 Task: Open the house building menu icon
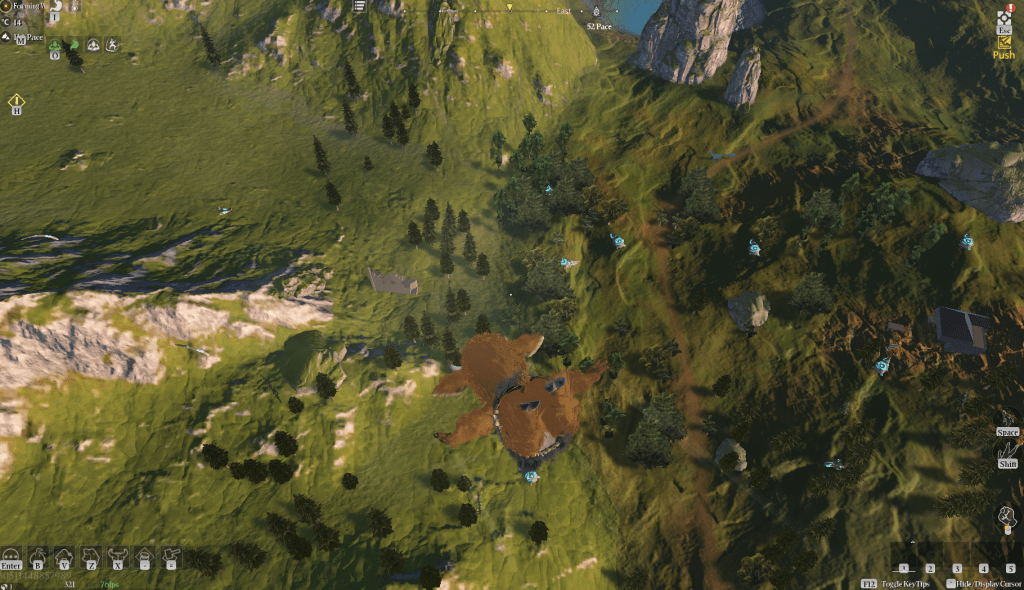64,554
